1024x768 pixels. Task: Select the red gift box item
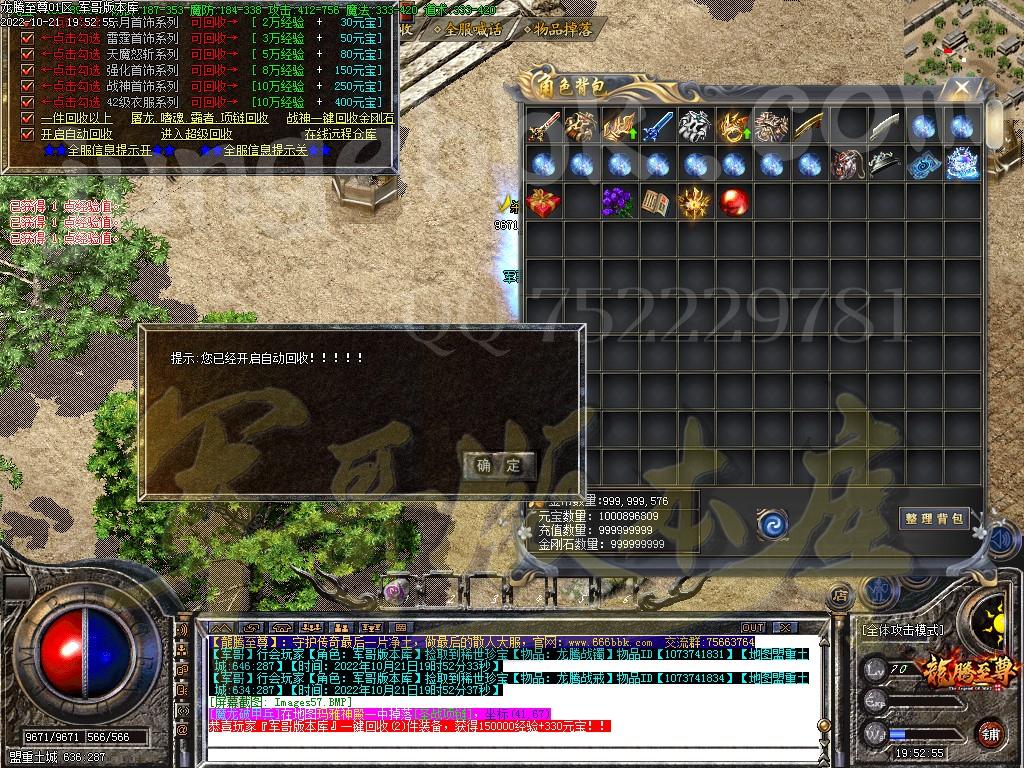pyautogui.click(x=543, y=201)
